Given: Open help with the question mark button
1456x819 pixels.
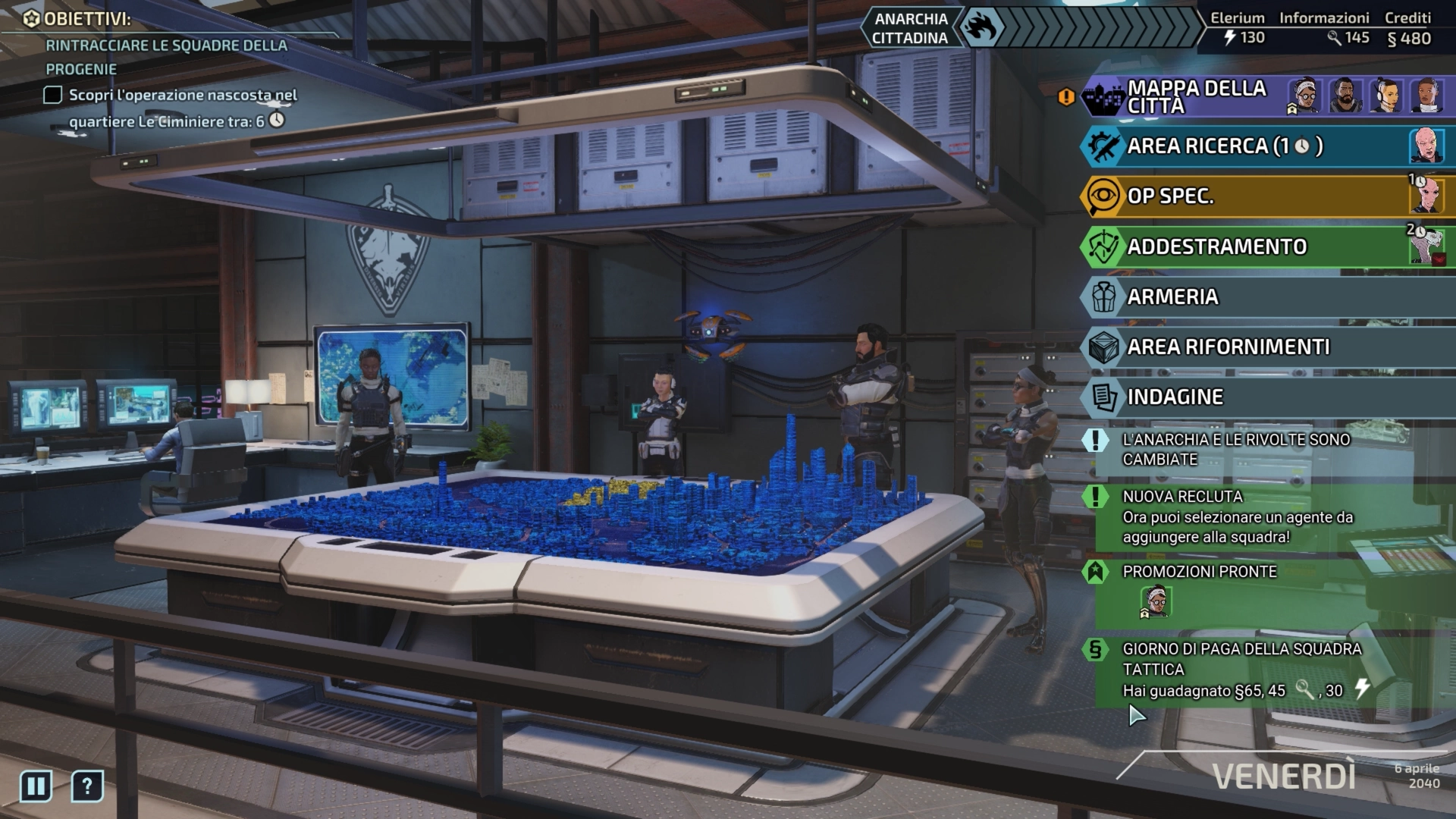Looking at the screenshot, I should 87,786.
